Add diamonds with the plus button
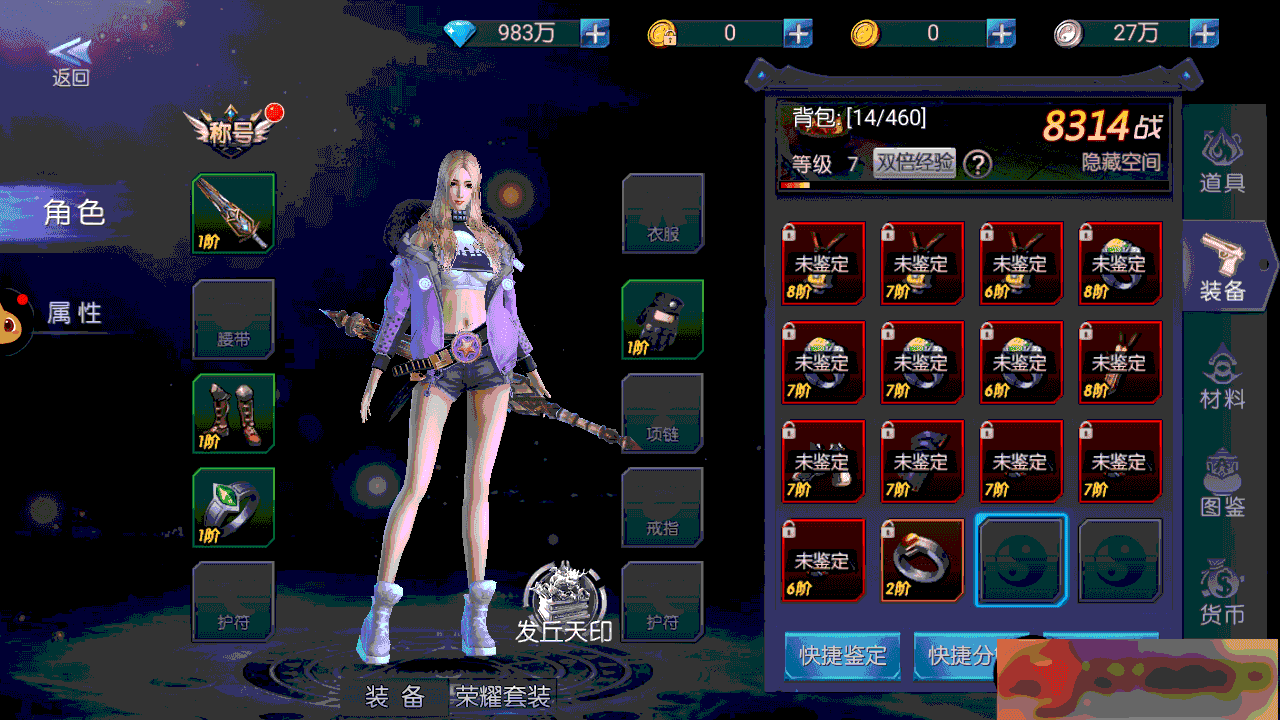Image resolution: width=1280 pixels, height=720 pixels. (x=595, y=34)
